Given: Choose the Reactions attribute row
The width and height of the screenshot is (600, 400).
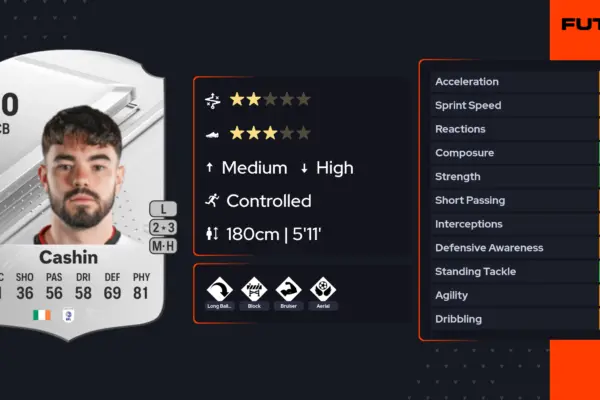Looking at the screenshot, I should (x=510, y=129).
